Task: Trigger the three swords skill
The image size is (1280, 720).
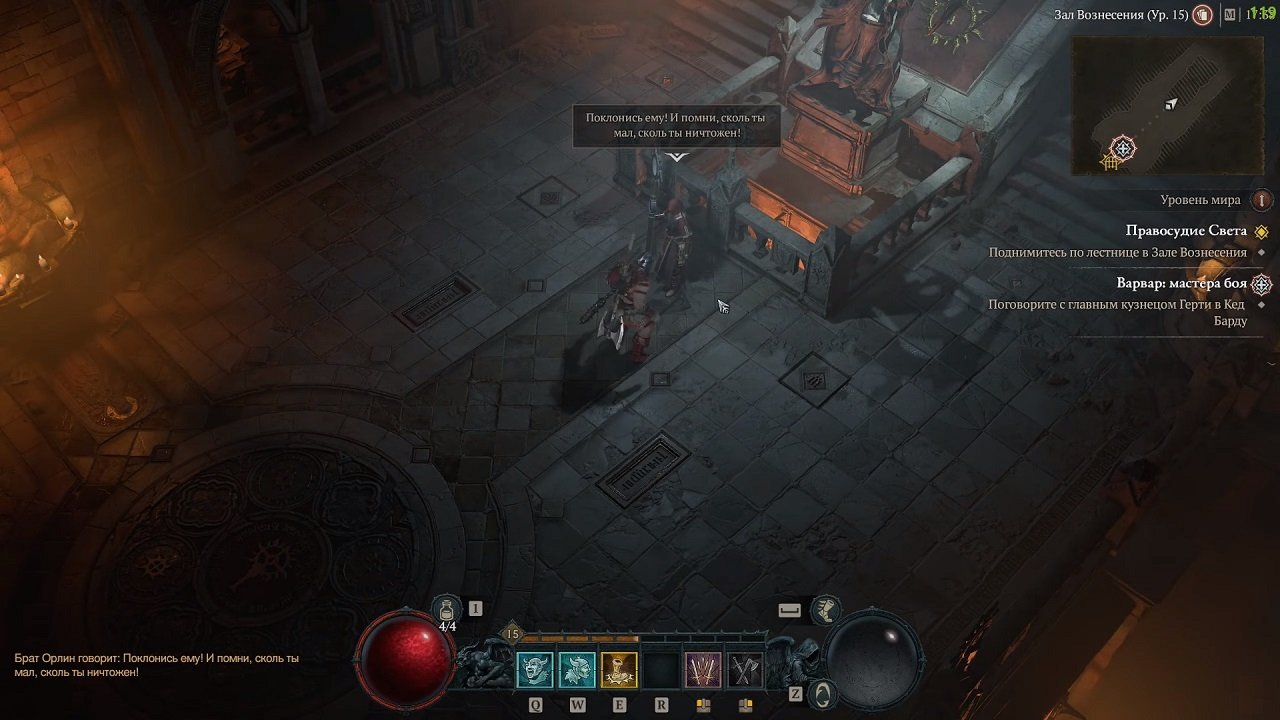Action: [703, 670]
